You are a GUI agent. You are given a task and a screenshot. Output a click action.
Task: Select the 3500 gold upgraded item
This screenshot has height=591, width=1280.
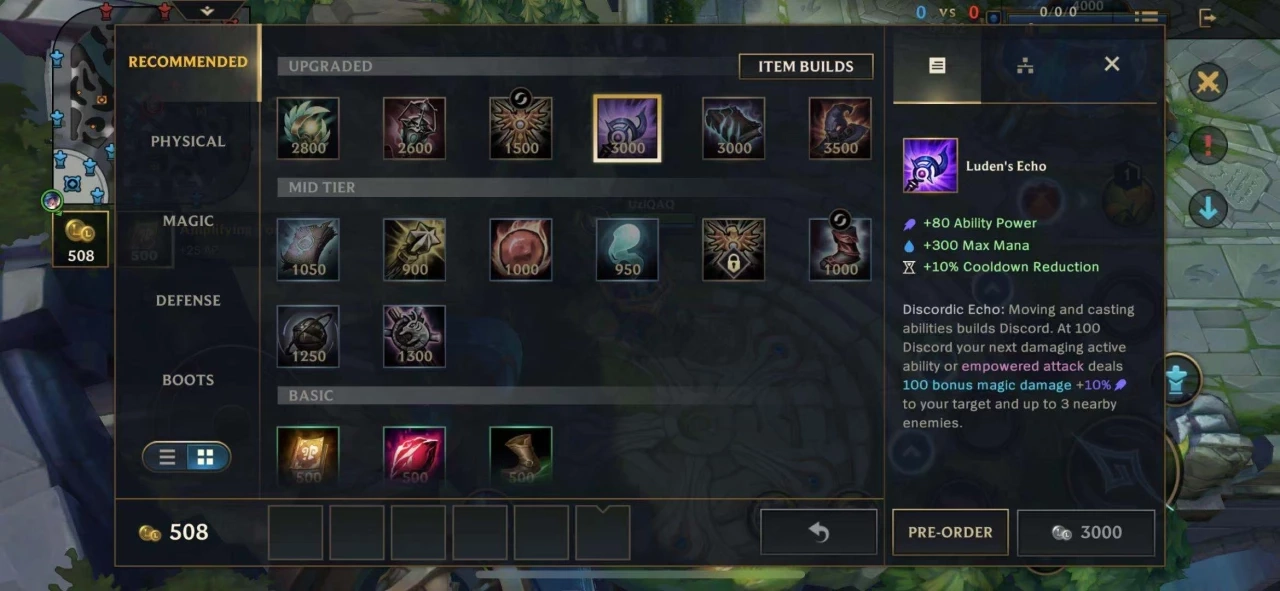coord(840,128)
